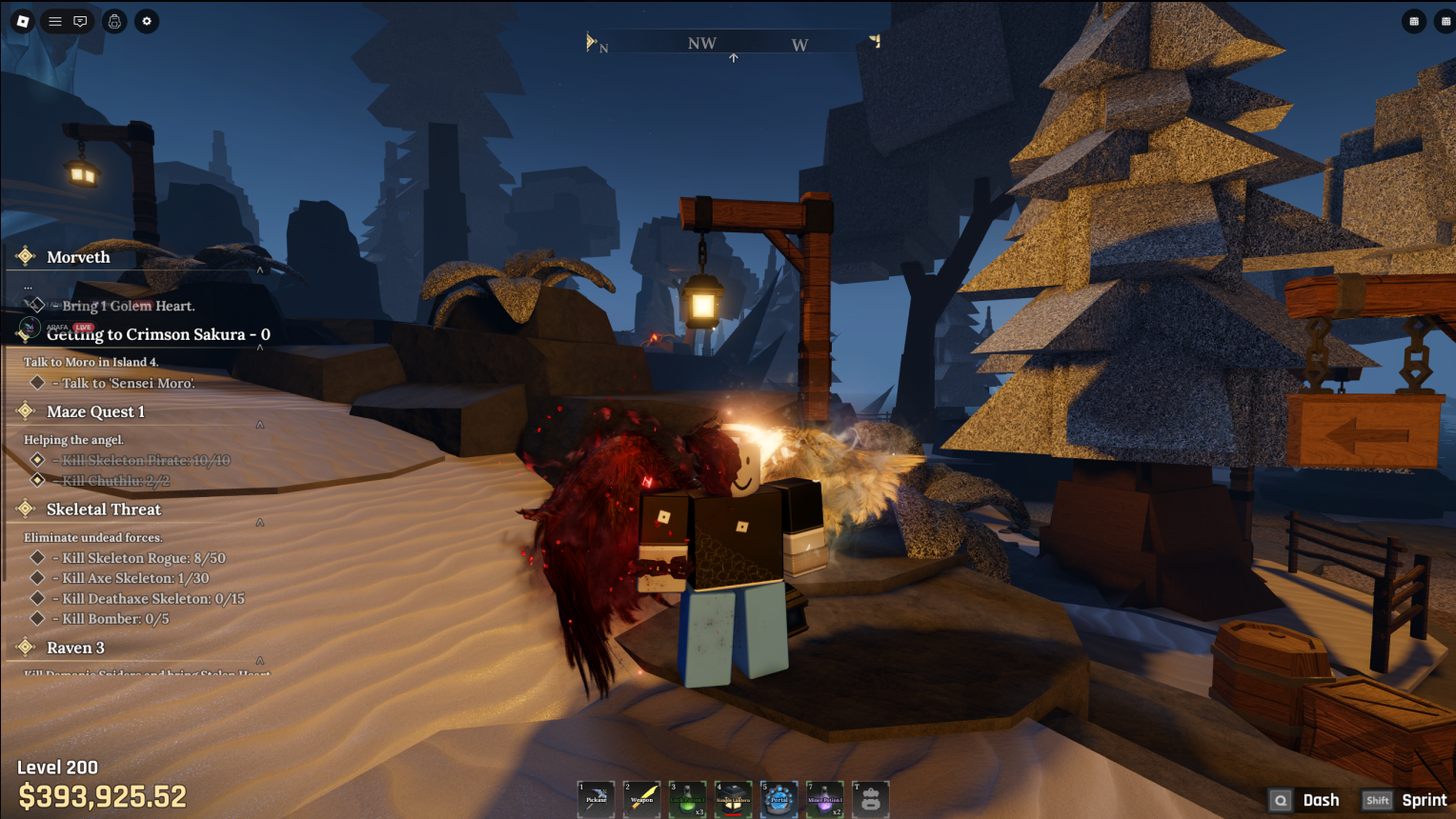Collapse the Morveth quest entry
The width and height of the screenshot is (1456, 819).
point(260,270)
